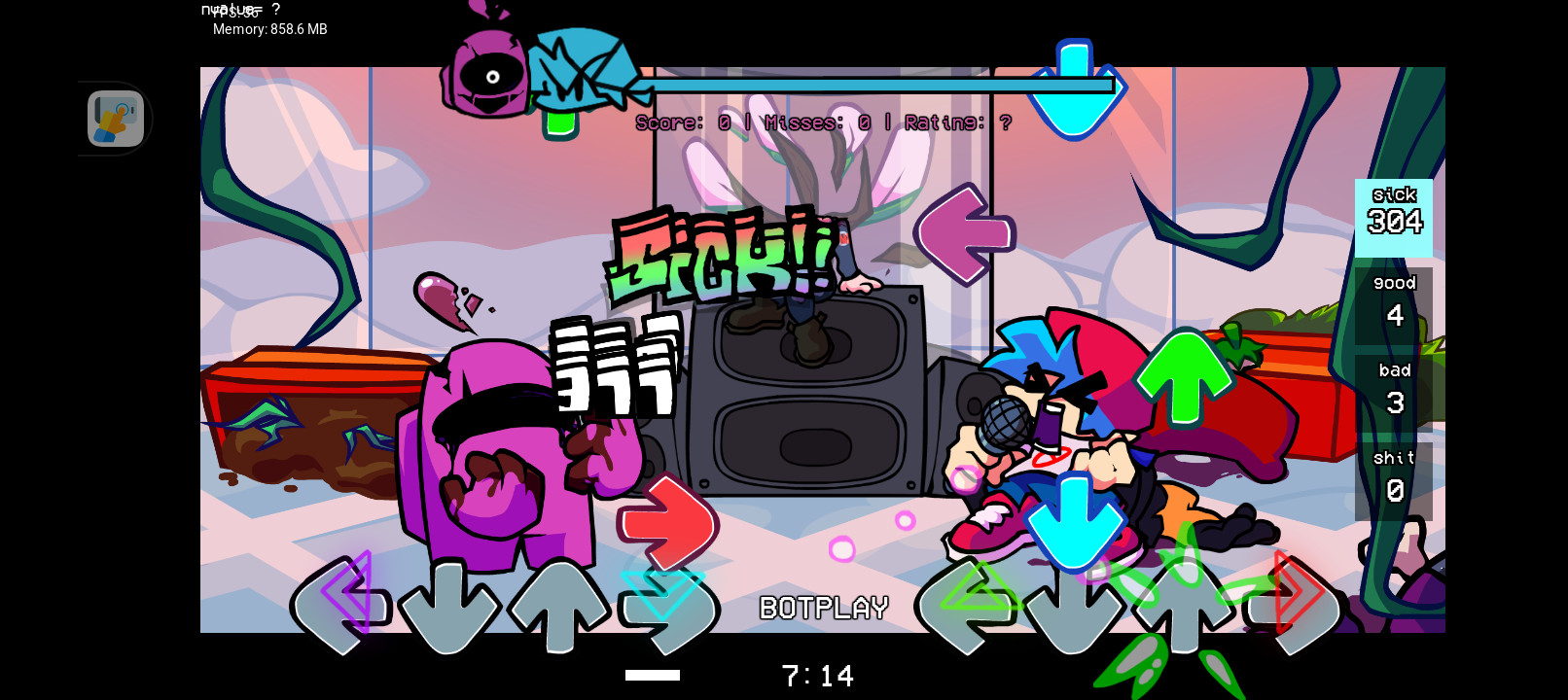The image size is (1568, 700).
Task: Tap the 7:14 song timer
Action: [x=818, y=675]
